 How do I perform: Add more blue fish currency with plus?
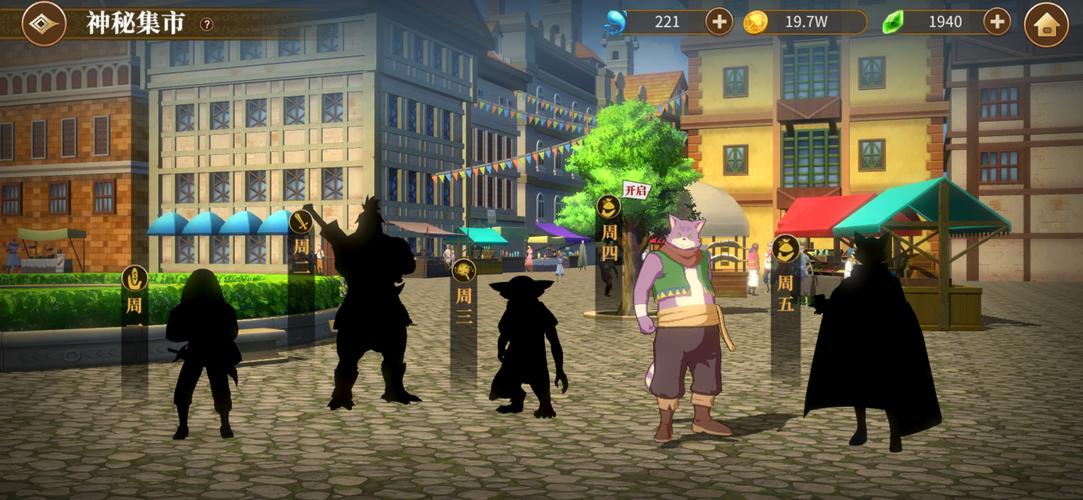(719, 21)
